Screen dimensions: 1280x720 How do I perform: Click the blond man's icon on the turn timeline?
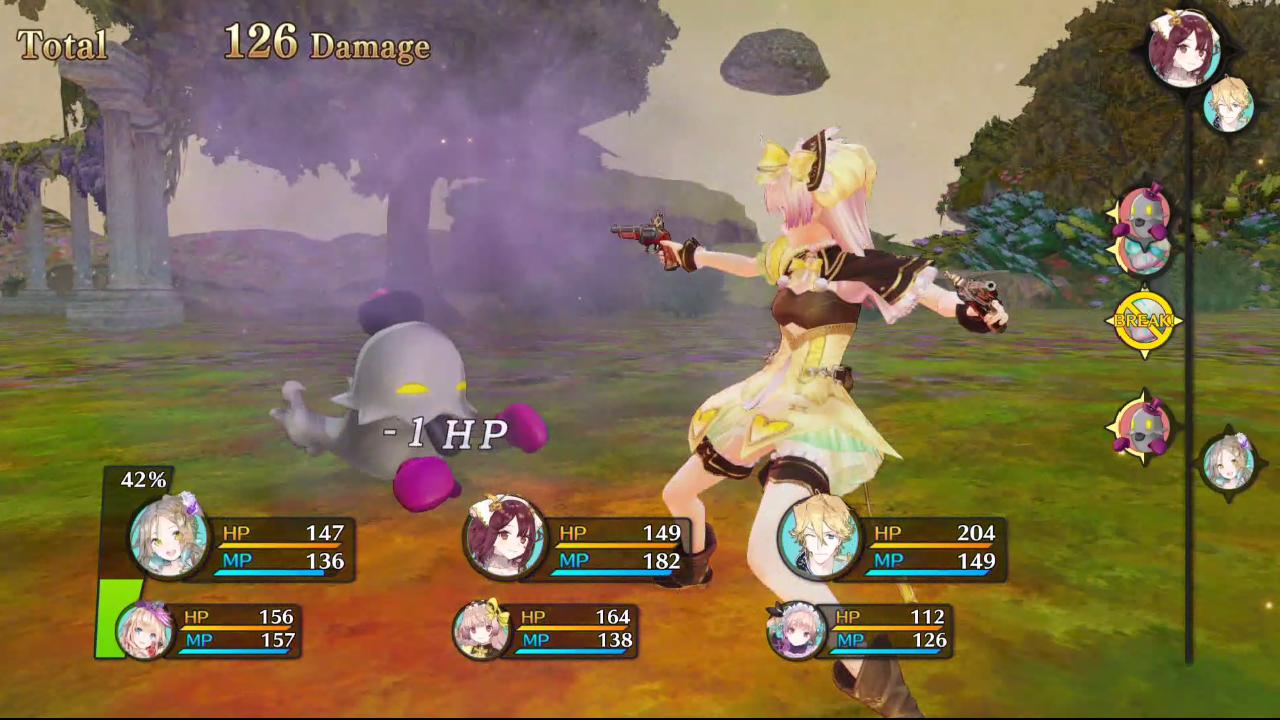pos(1228,105)
